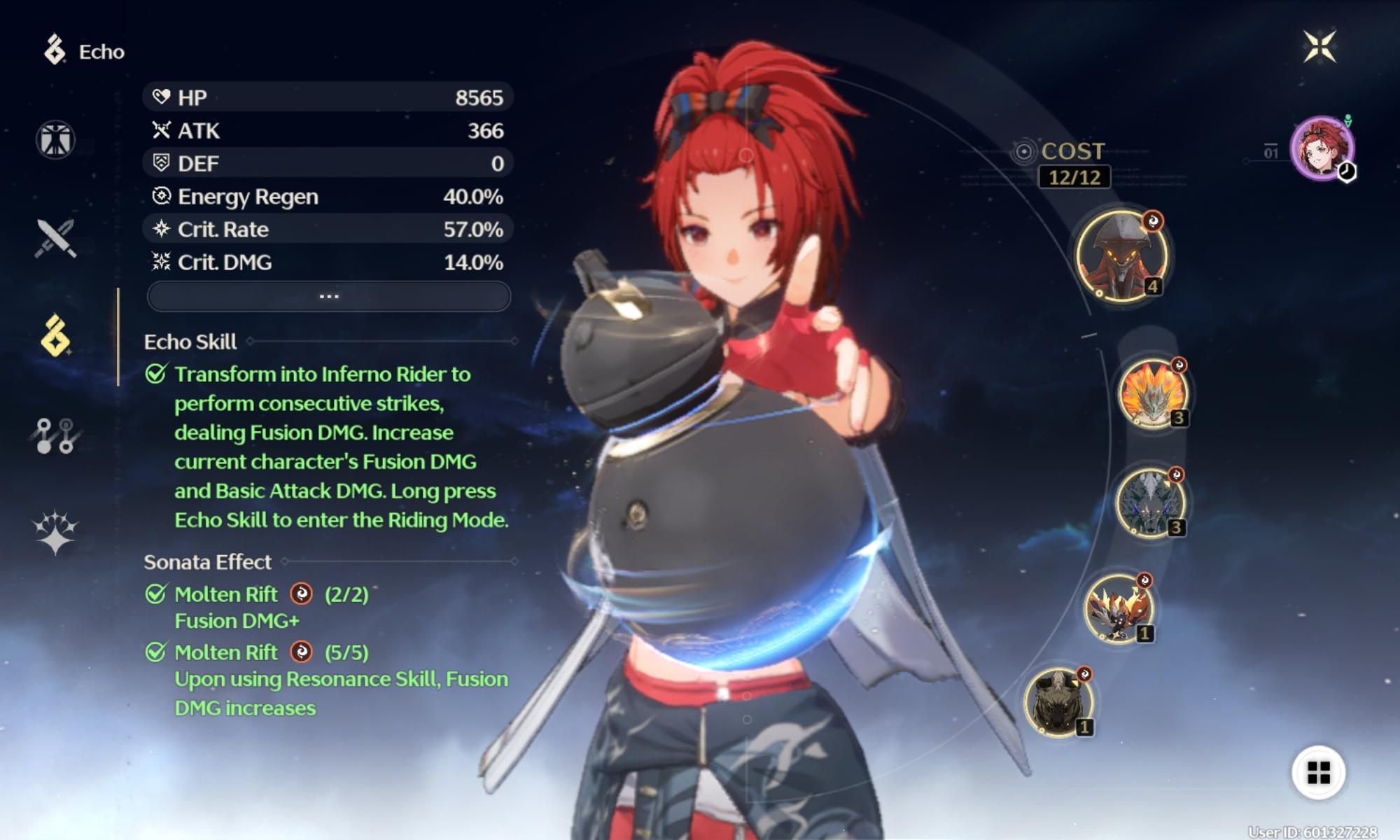Choose the flaming bird cost 3 echo
This screenshot has width=1400, height=840.
[x=1152, y=393]
